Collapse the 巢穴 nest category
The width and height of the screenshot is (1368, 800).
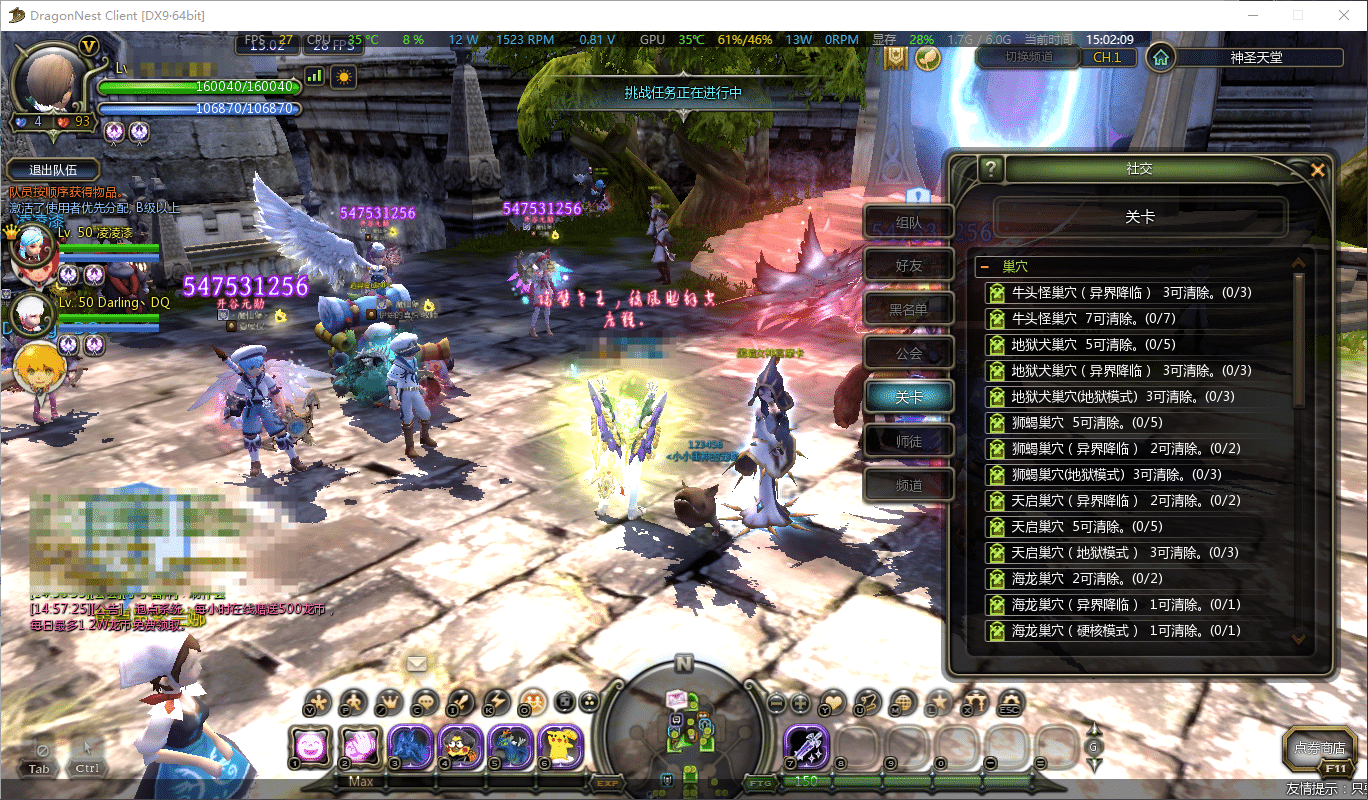985,267
